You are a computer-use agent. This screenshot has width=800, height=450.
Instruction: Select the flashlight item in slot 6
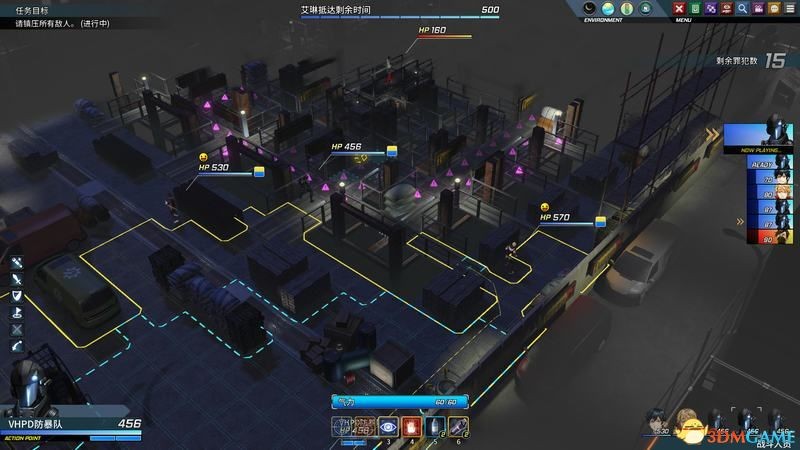(x=457, y=427)
